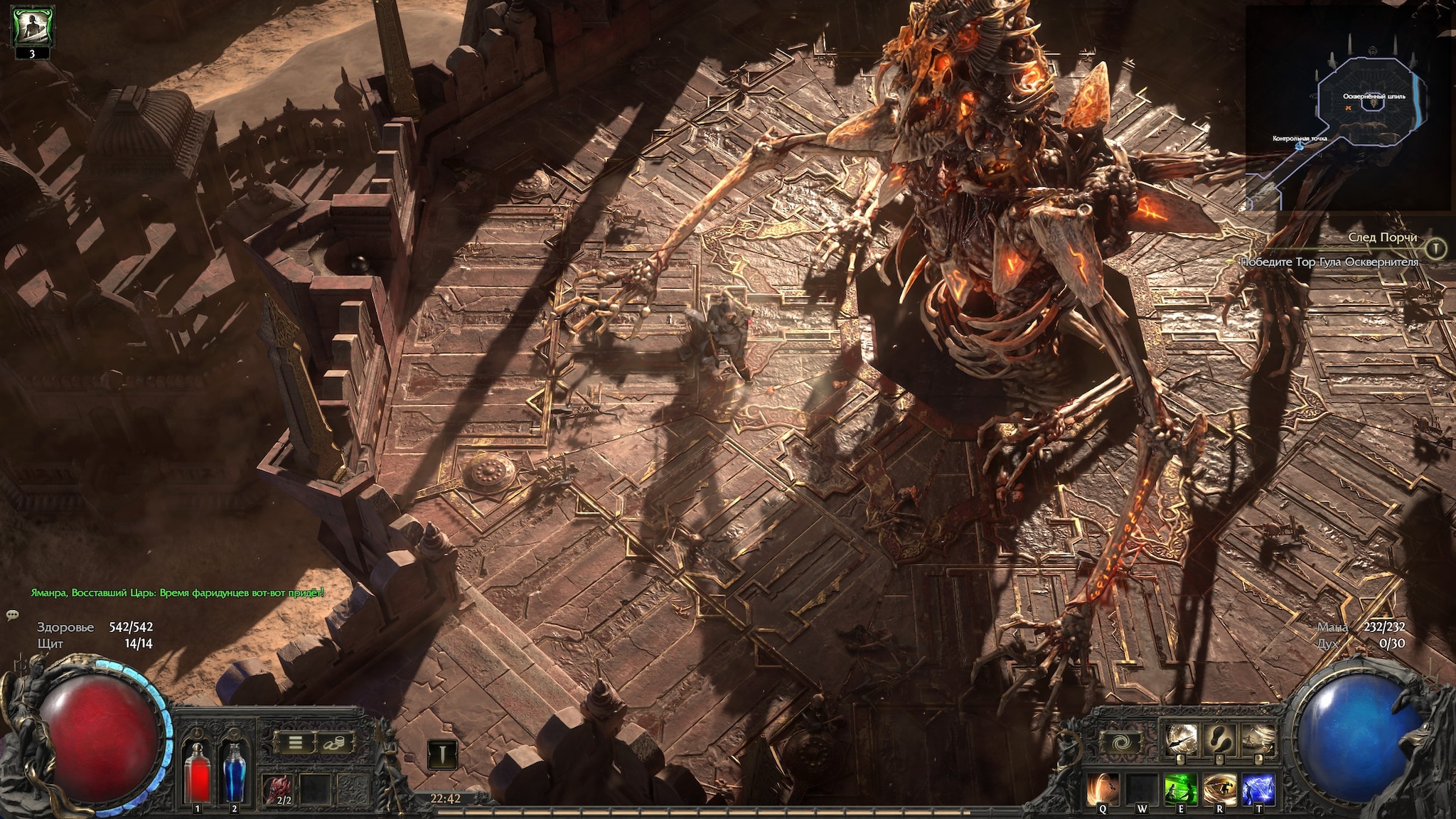The image size is (1456, 819).
Task: Click the 'Контрольная точка' checkpoint marker on minimap
Action: (1300, 146)
